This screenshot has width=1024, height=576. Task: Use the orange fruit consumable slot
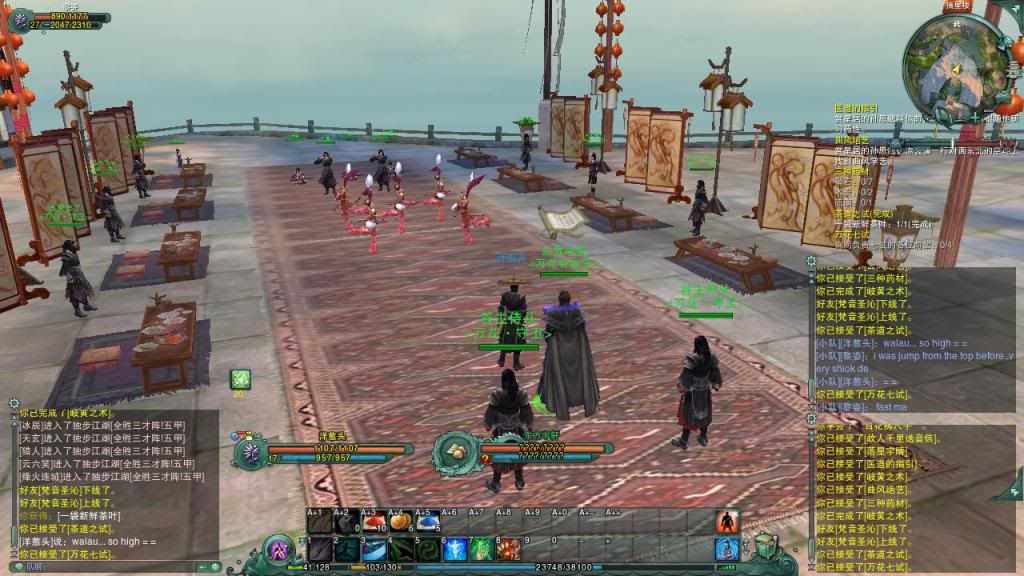point(400,521)
